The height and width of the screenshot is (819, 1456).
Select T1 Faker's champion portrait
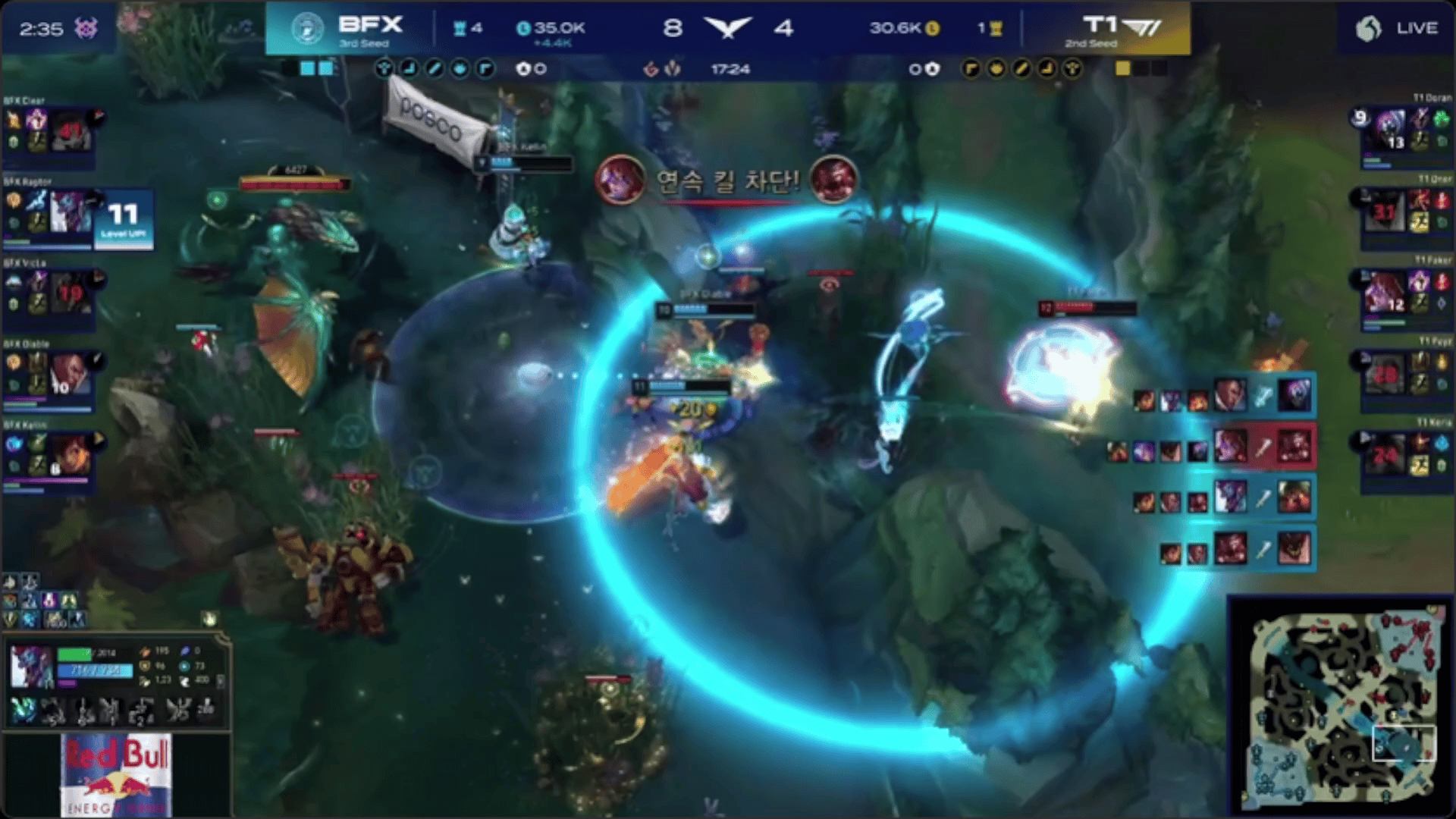[x=1385, y=293]
